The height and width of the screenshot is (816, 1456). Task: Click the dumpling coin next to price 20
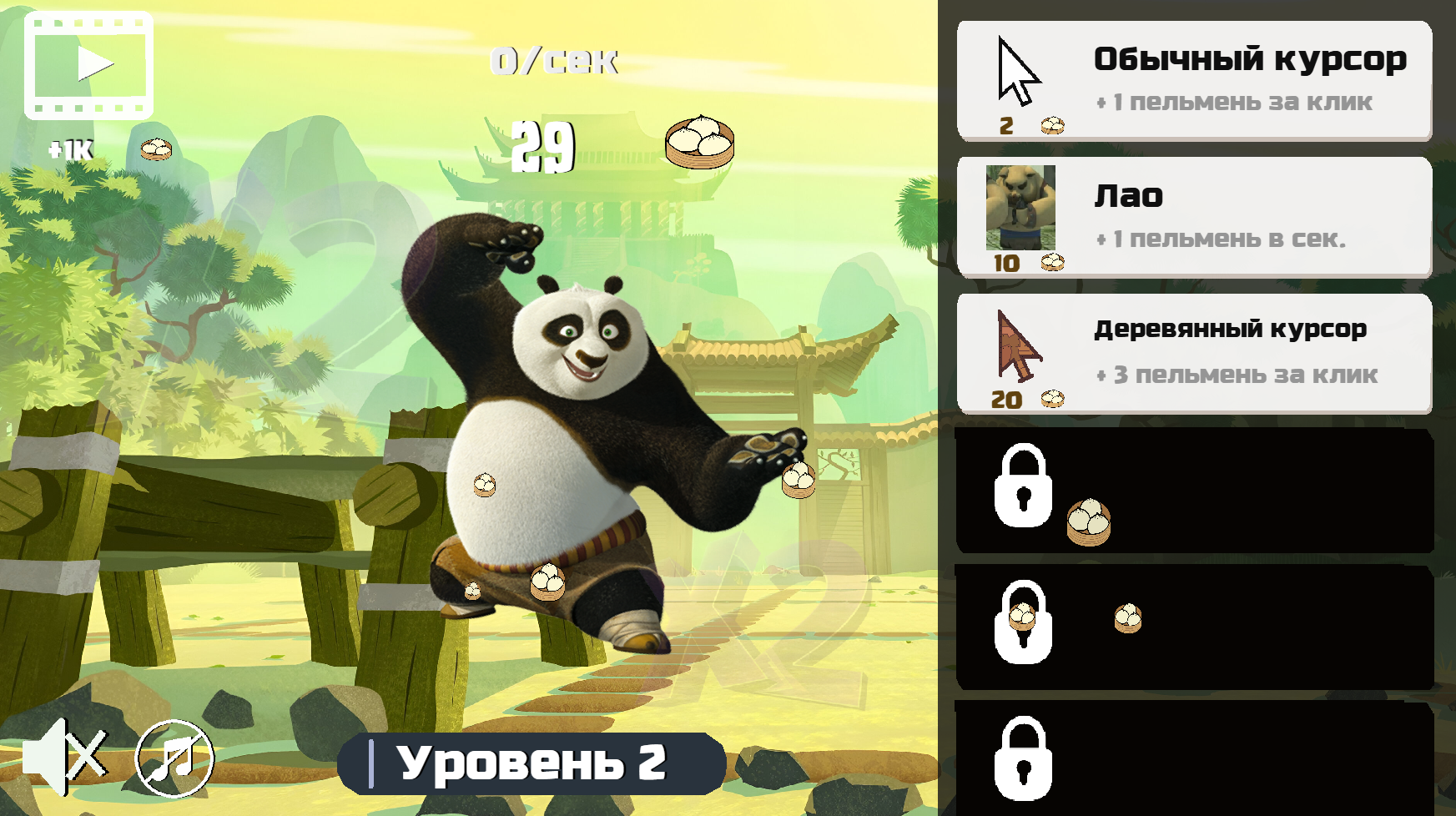tap(1052, 399)
